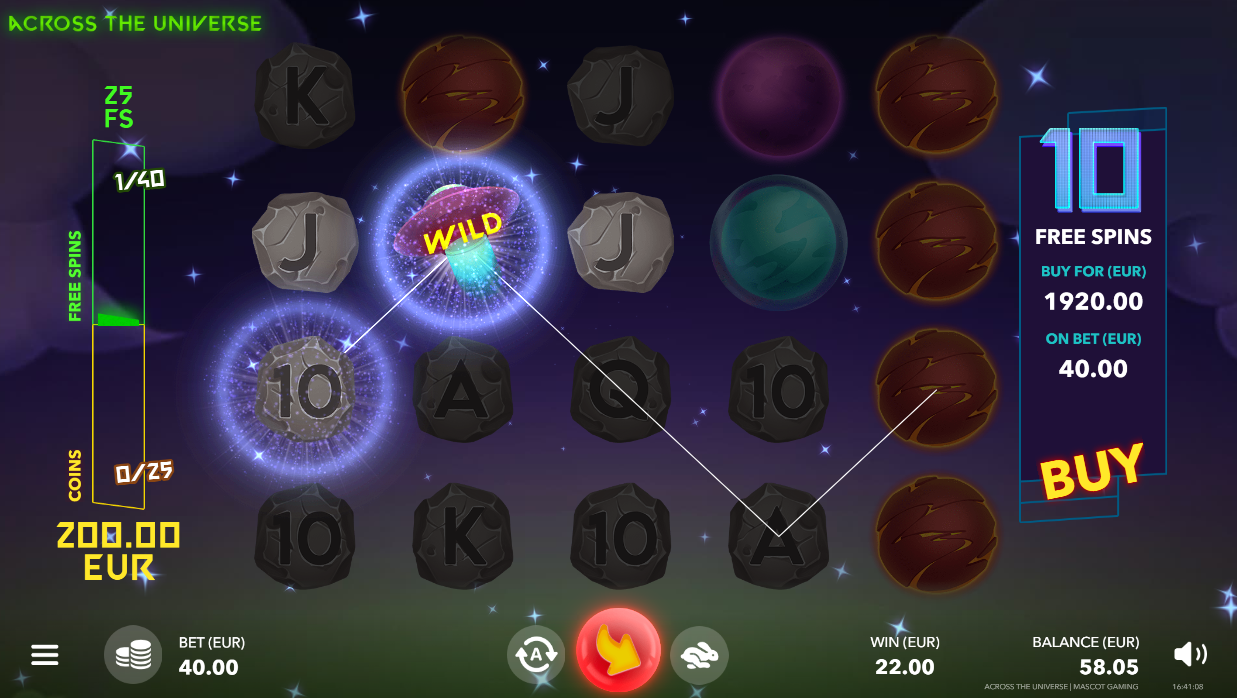Toggle turbo spin with the rabbit icon
Viewport: 1237px width, 698px height.
click(699, 655)
